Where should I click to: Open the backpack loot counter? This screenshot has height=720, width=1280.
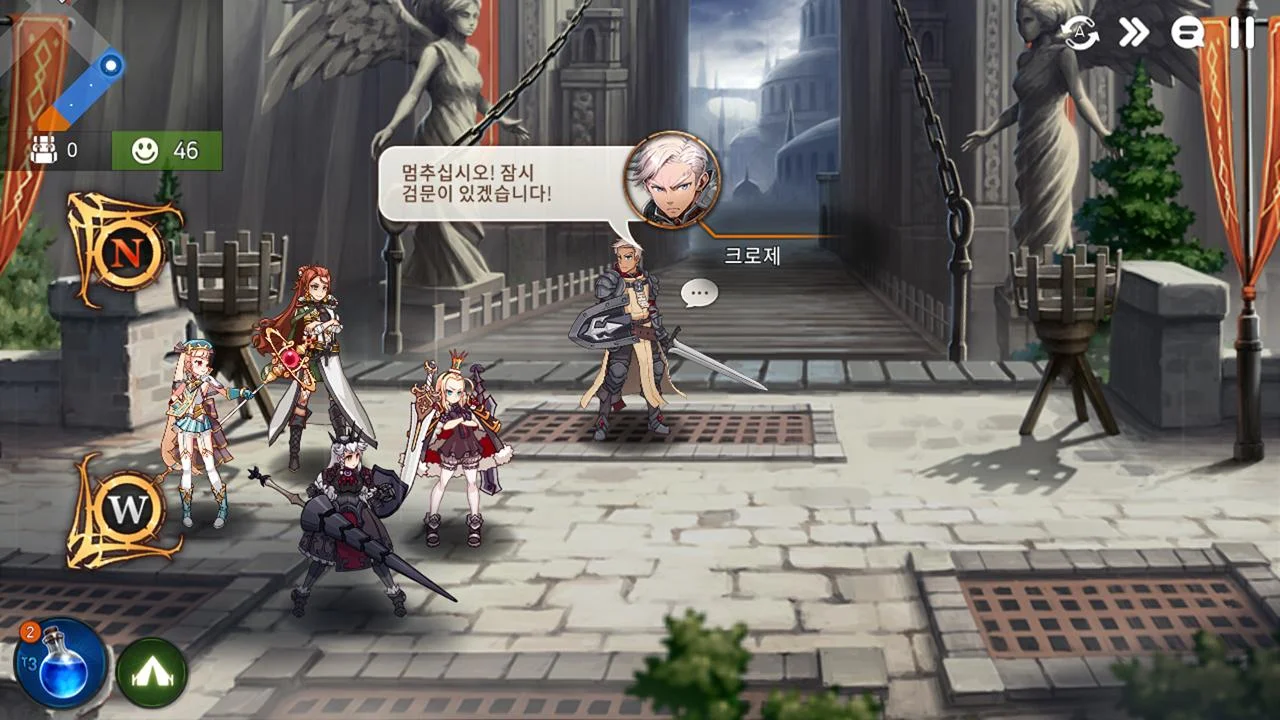[55, 151]
